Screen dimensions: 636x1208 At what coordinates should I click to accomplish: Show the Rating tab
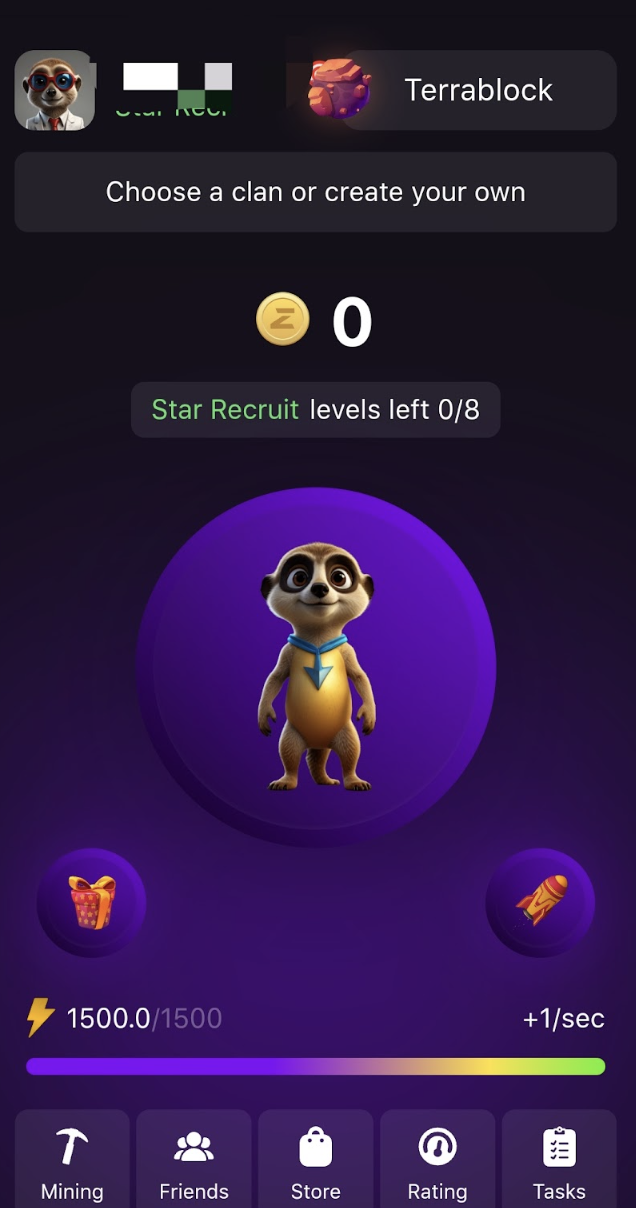[438, 1160]
